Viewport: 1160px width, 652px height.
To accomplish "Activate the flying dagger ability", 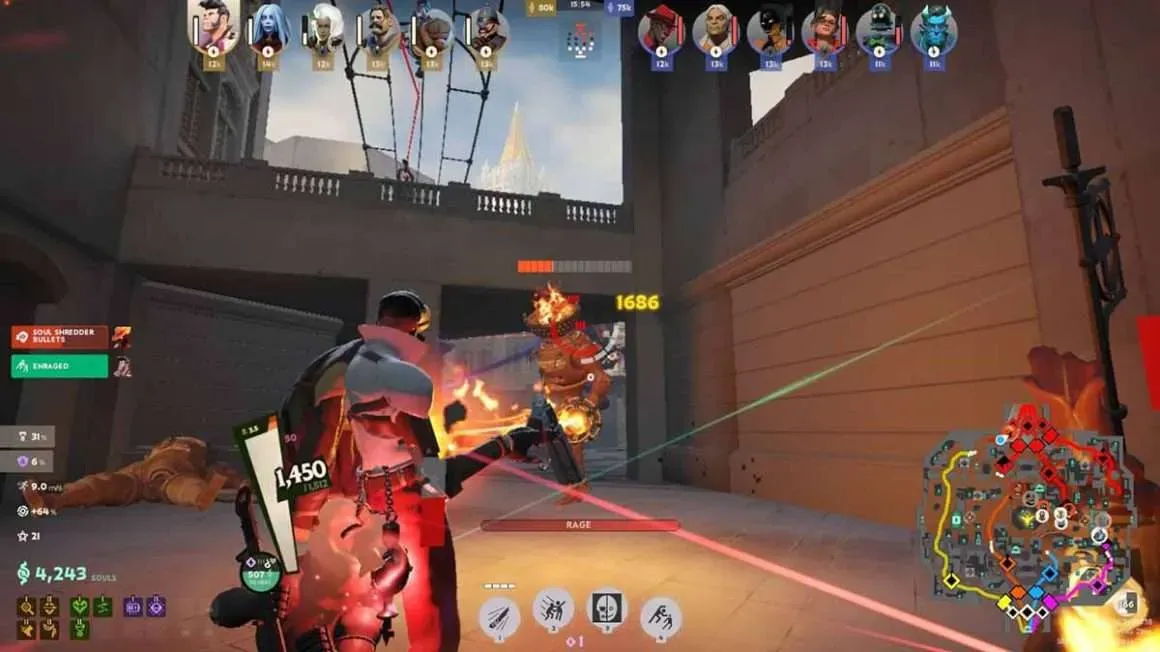I will (499, 616).
